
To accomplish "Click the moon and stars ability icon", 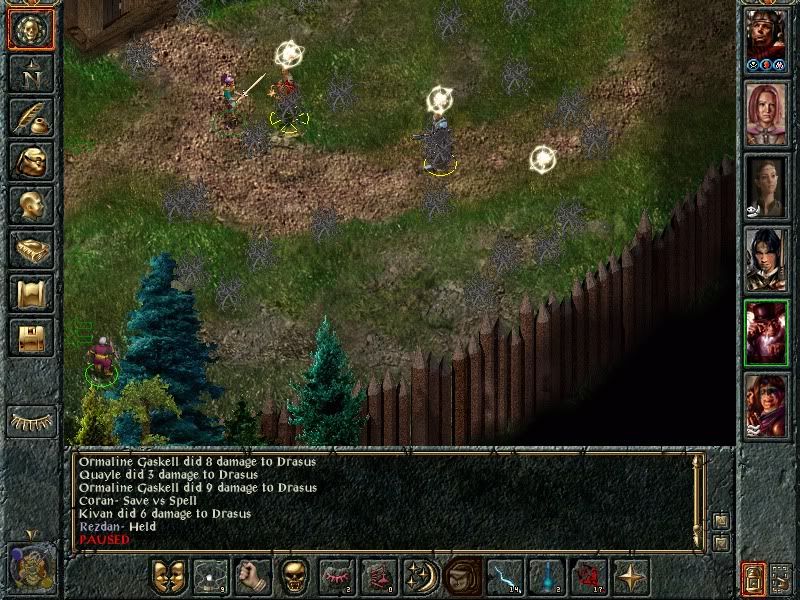I will [420, 577].
